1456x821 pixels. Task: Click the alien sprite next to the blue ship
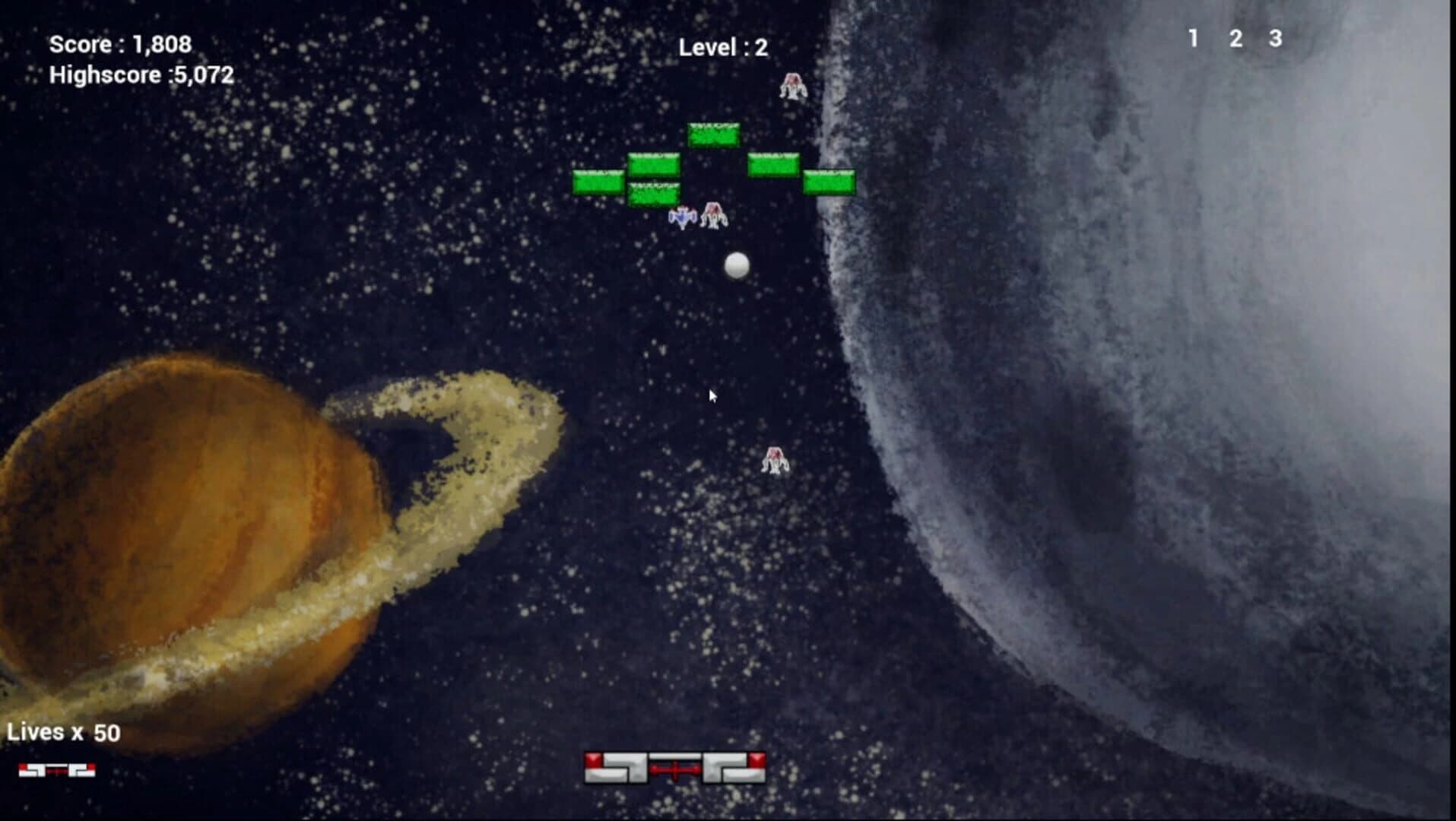[715, 216]
